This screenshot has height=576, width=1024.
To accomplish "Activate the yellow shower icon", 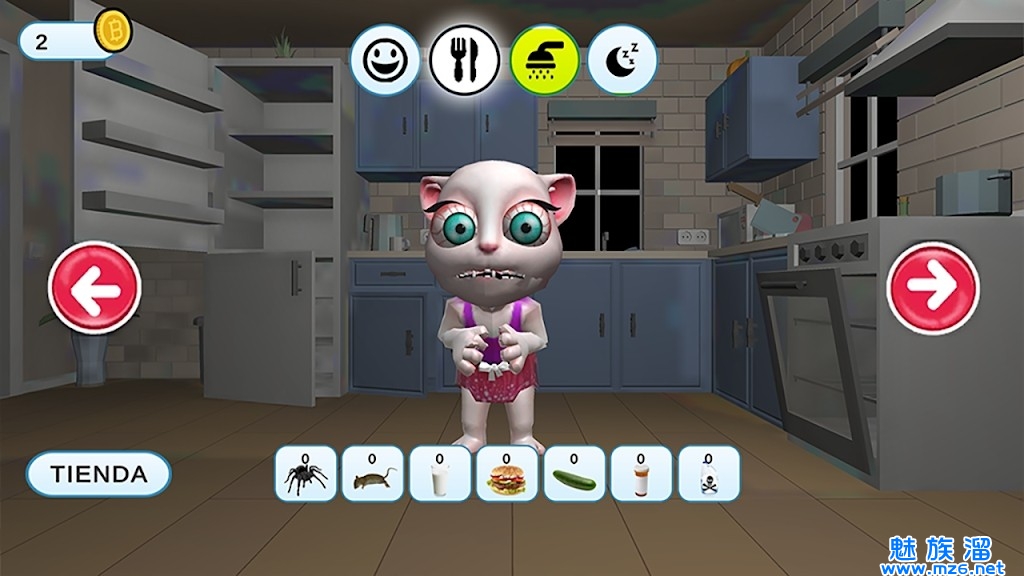I will (544, 60).
